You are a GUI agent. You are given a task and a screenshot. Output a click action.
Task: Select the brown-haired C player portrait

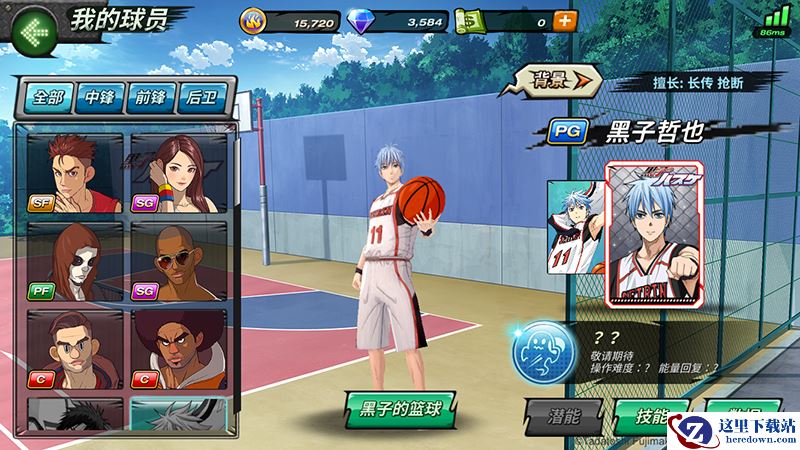(x=75, y=348)
